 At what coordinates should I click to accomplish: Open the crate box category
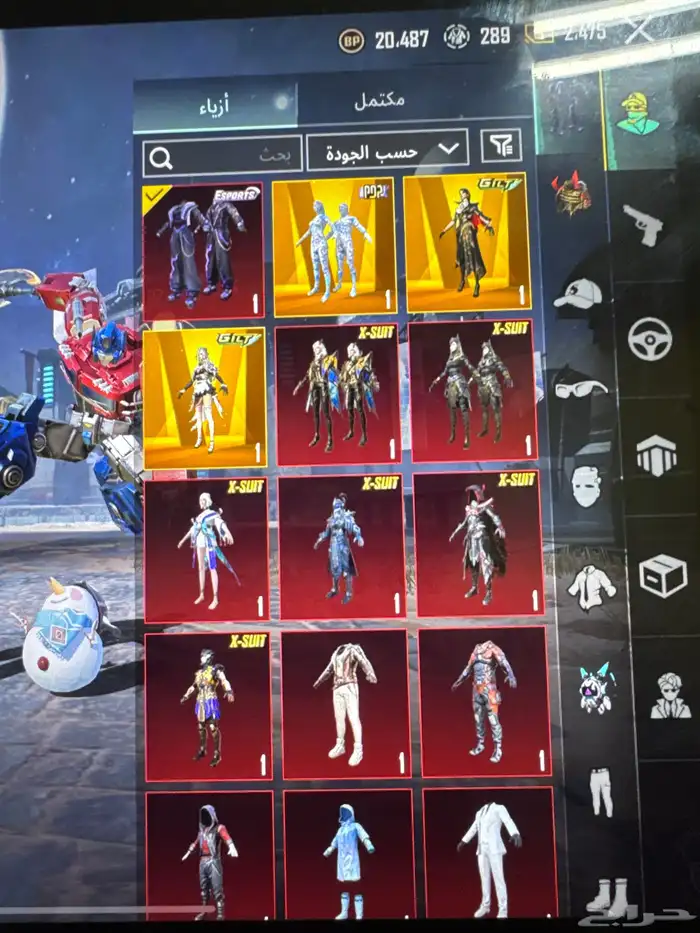(662, 576)
